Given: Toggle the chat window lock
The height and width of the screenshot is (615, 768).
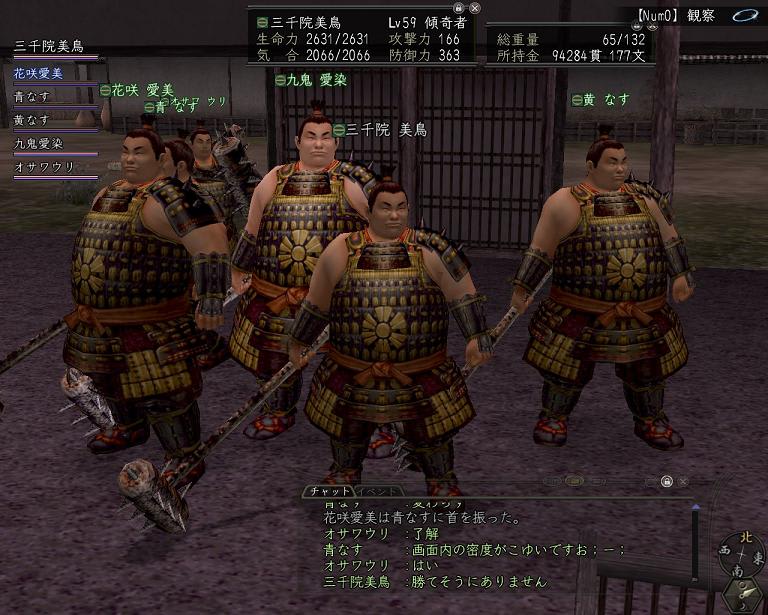Looking at the screenshot, I should click(x=666, y=481).
